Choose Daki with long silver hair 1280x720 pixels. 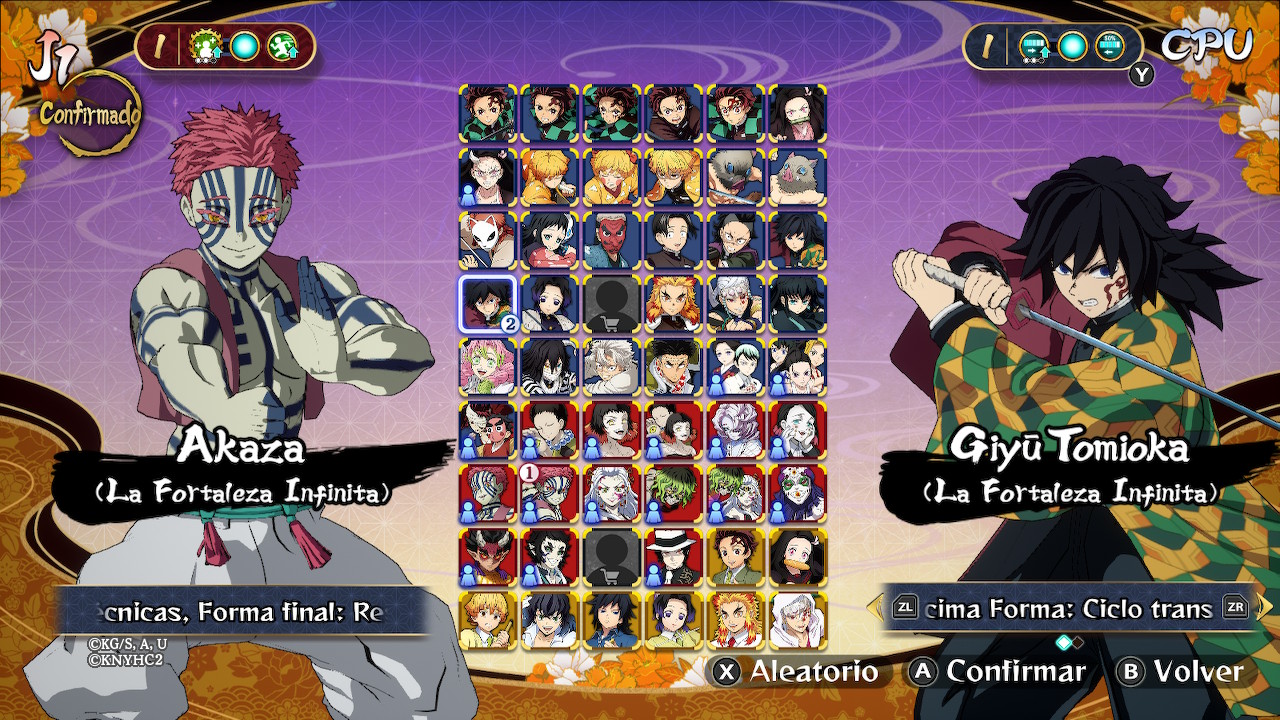612,494
